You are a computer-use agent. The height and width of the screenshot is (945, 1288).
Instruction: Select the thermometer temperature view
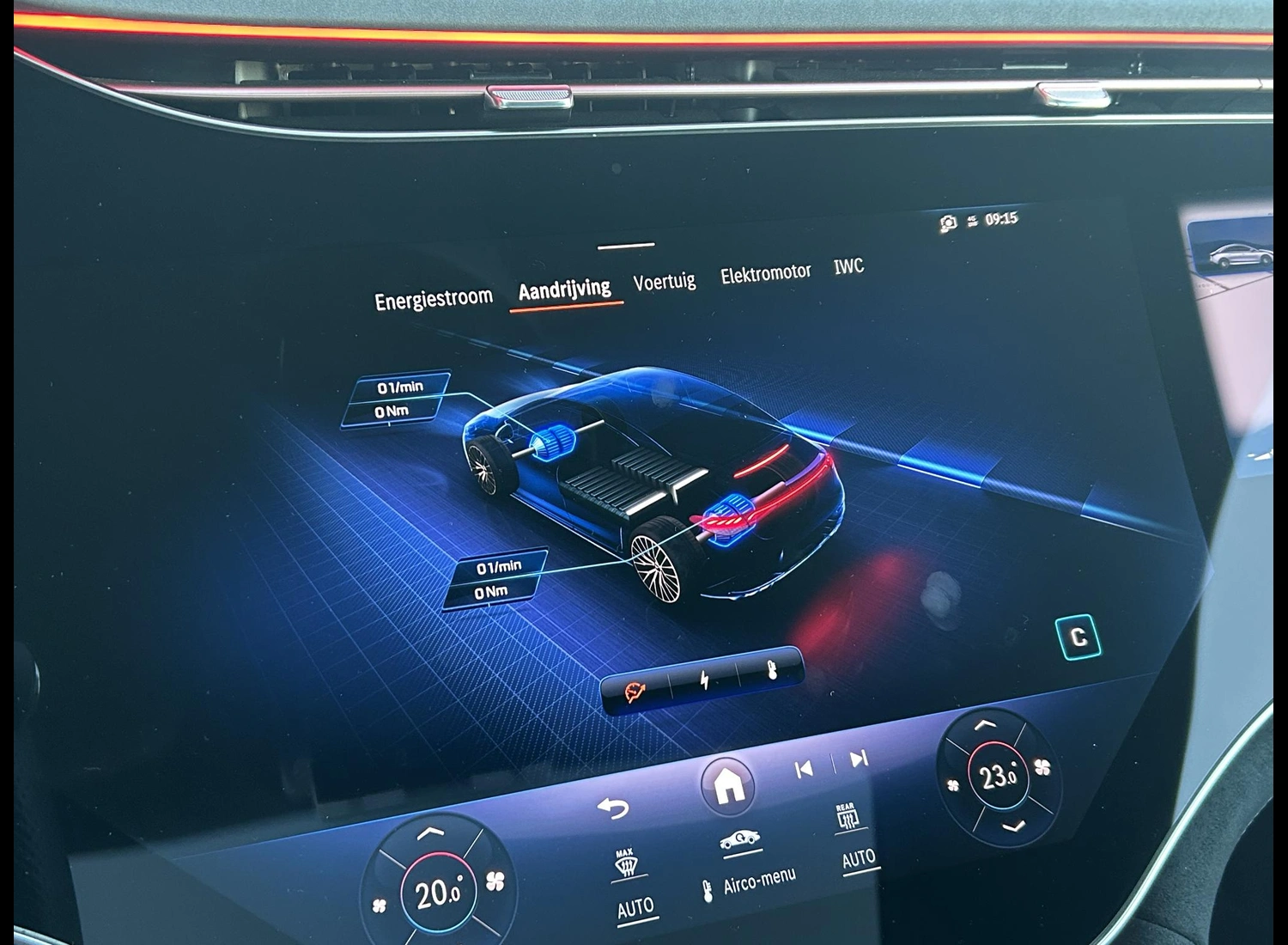771,671
